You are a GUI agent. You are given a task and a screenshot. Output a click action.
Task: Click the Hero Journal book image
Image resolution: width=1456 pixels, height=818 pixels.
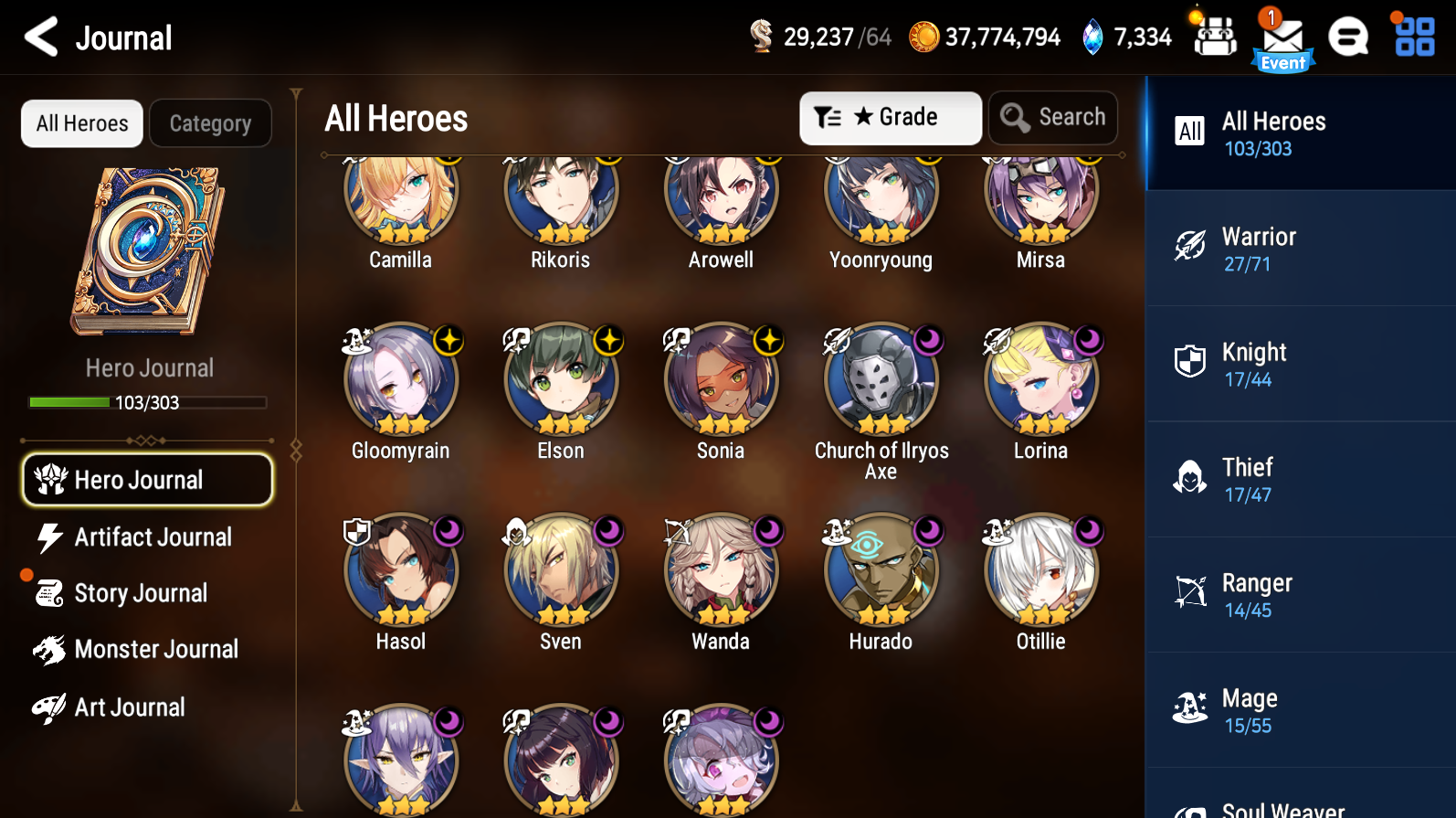149,250
